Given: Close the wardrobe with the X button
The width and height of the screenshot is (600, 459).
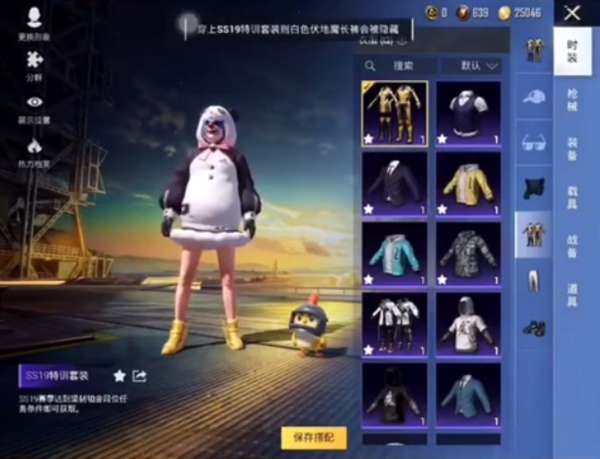Looking at the screenshot, I should tap(572, 13).
